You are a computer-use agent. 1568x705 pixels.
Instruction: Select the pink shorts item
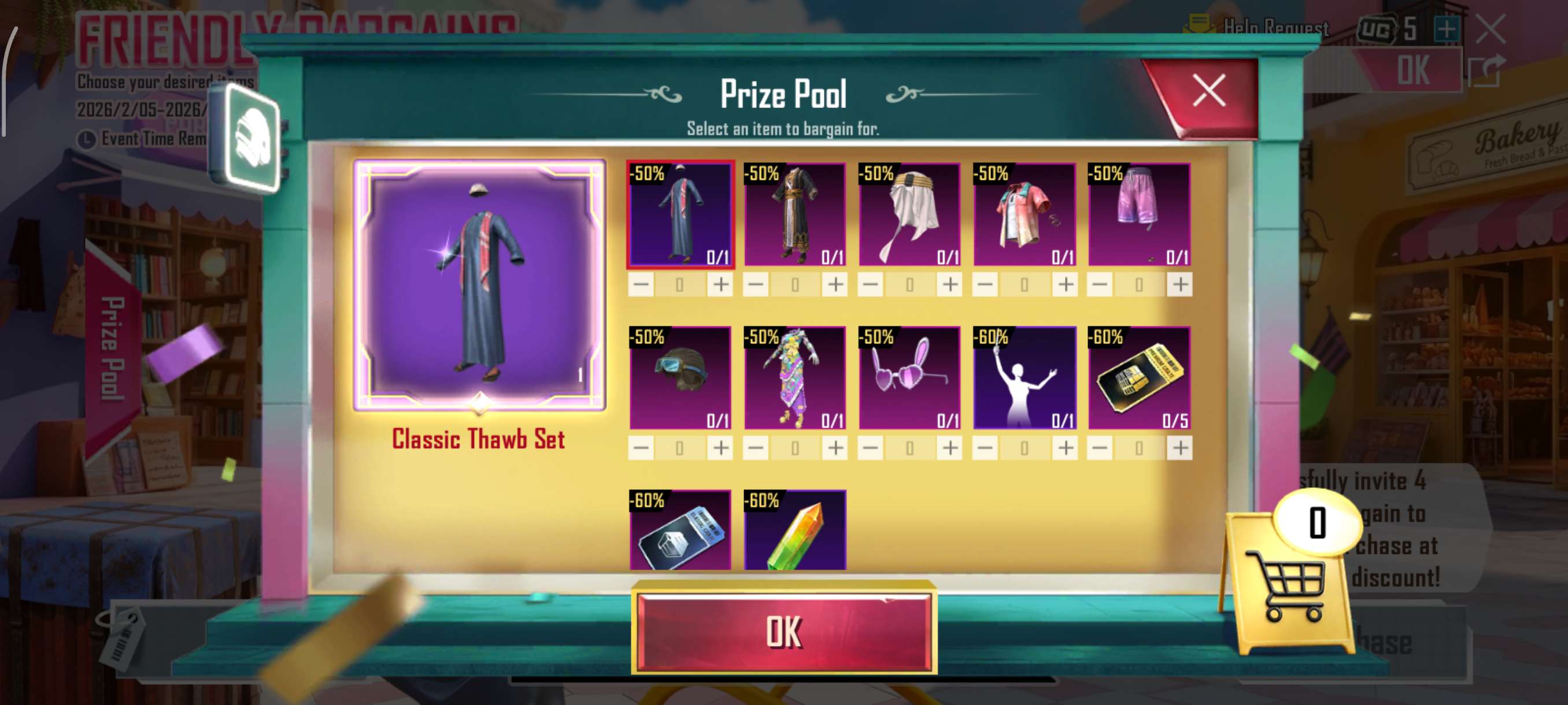[1138, 214]
